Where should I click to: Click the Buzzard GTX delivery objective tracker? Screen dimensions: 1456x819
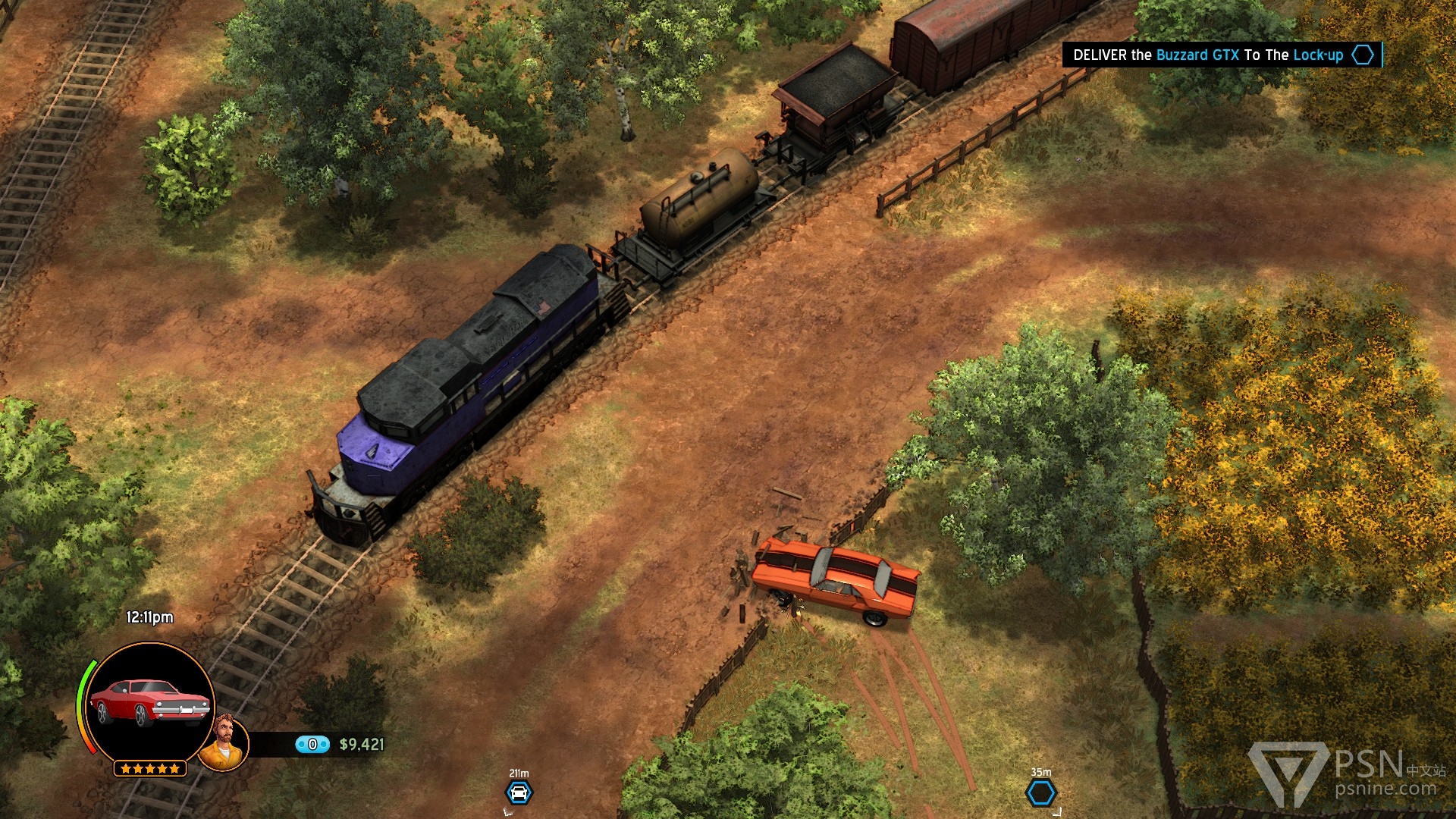1221,55
